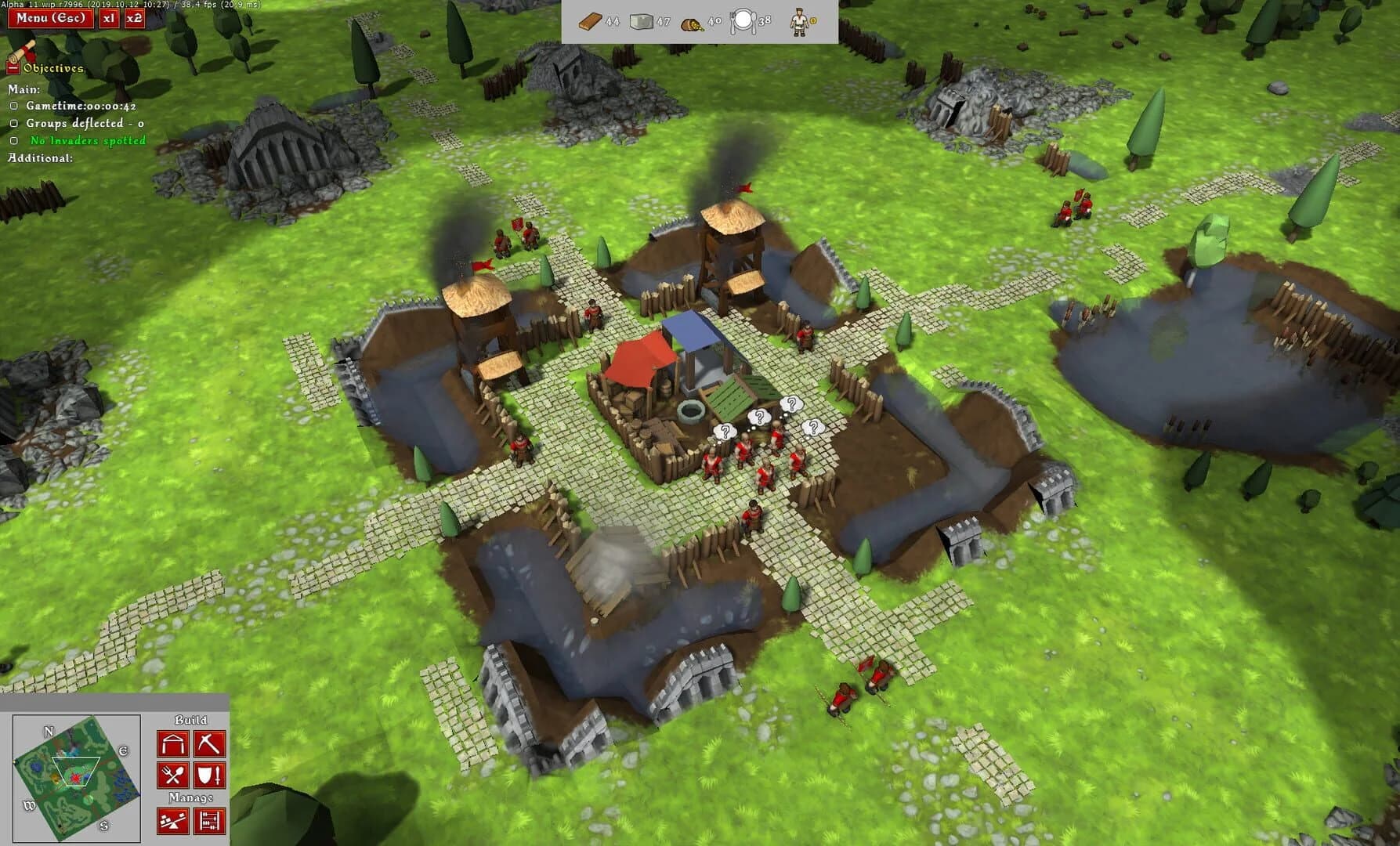Click the food plate resource icon

745,23
